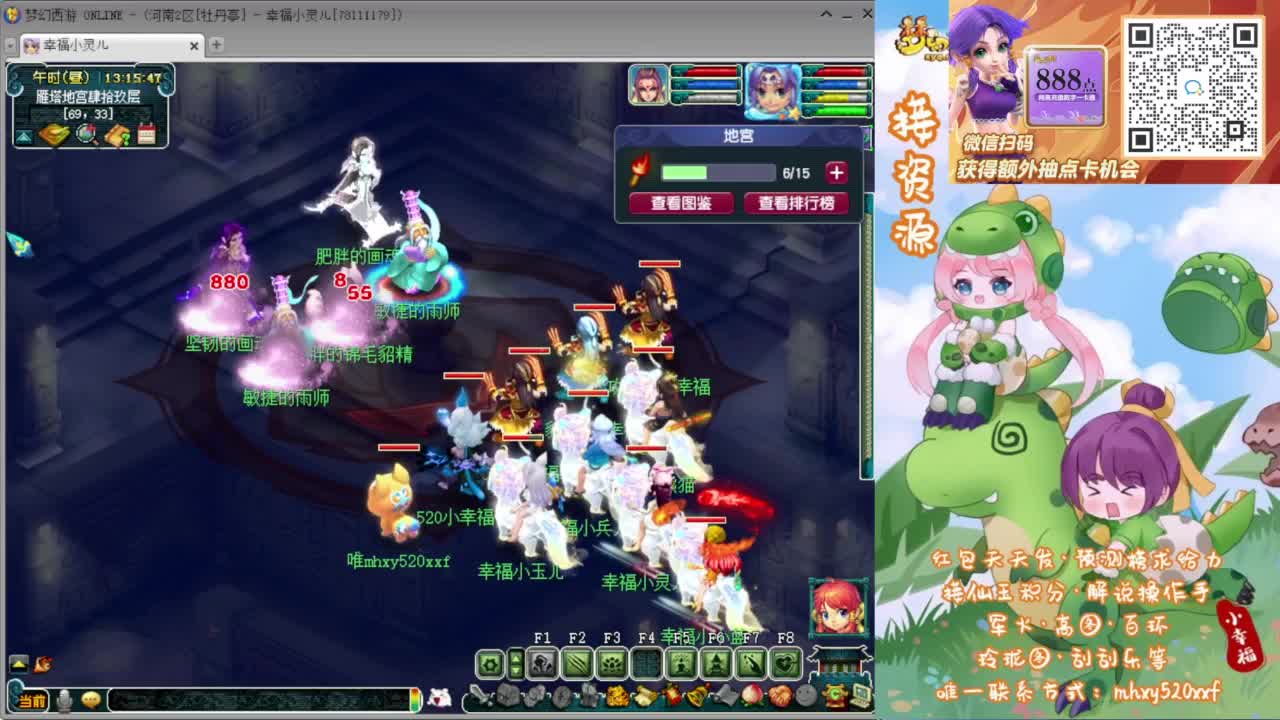
Task: Activate the F8 heart-shaped skill icon
Action: 784,662
